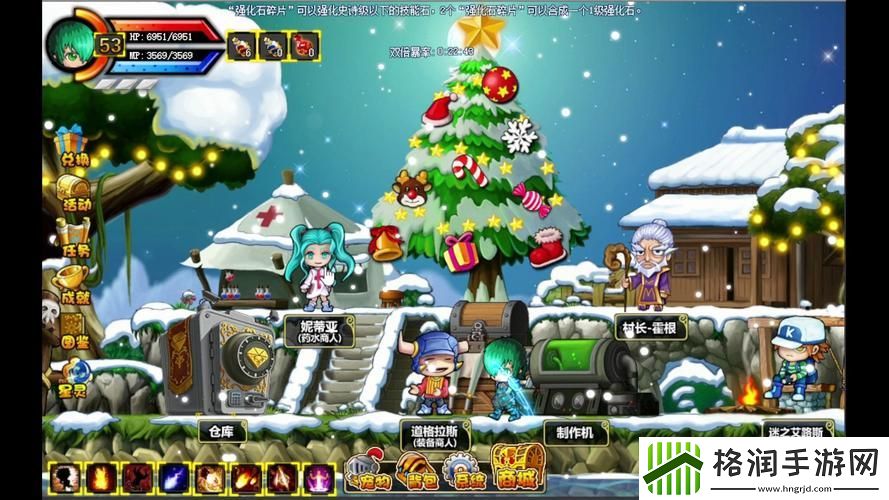Show the 成就 achievements trophy panel
The width and height of the screenshot is (889, 500).
72,282
